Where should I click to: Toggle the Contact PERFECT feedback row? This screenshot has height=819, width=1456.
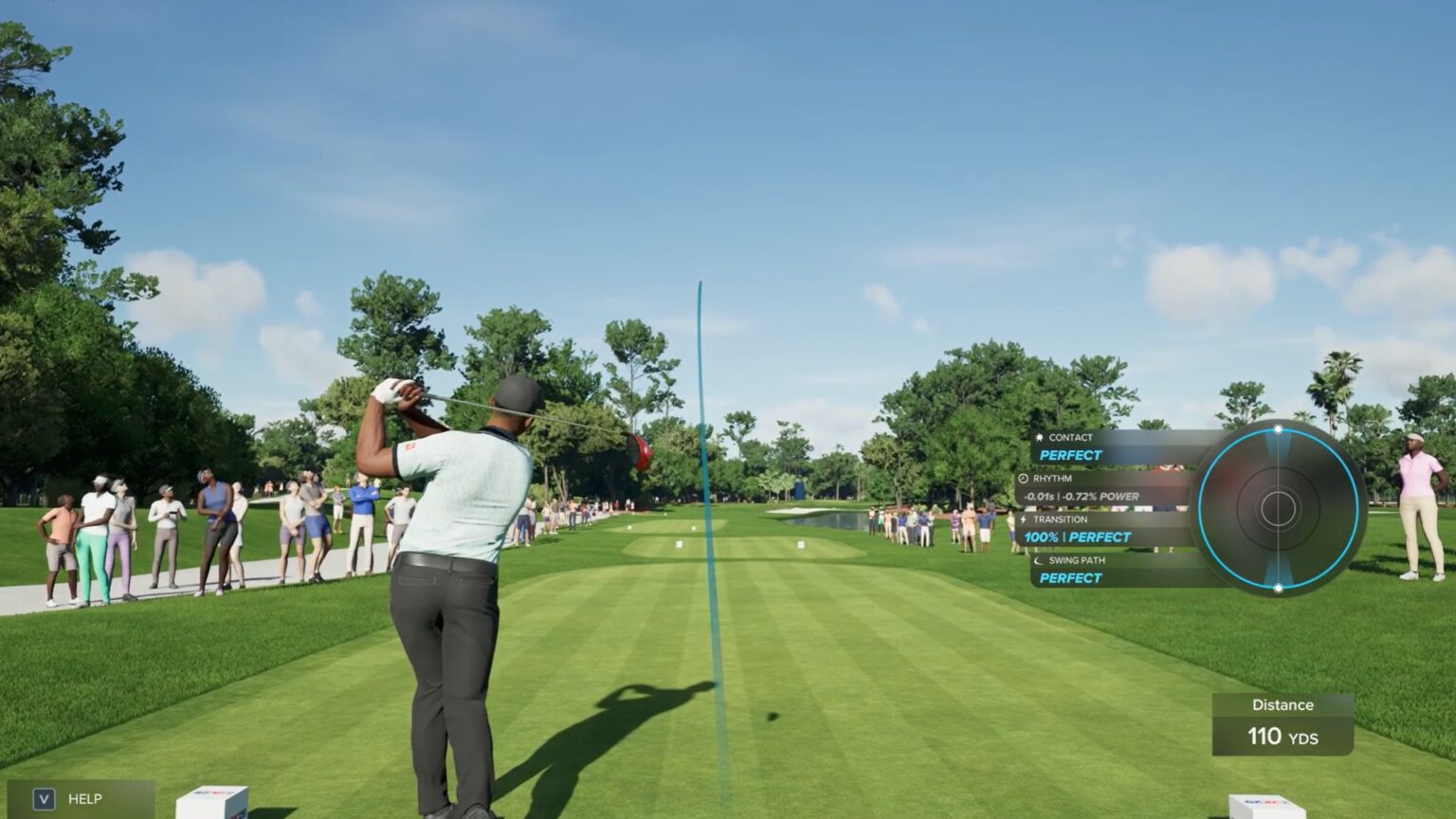click(x=1071, y=455)
